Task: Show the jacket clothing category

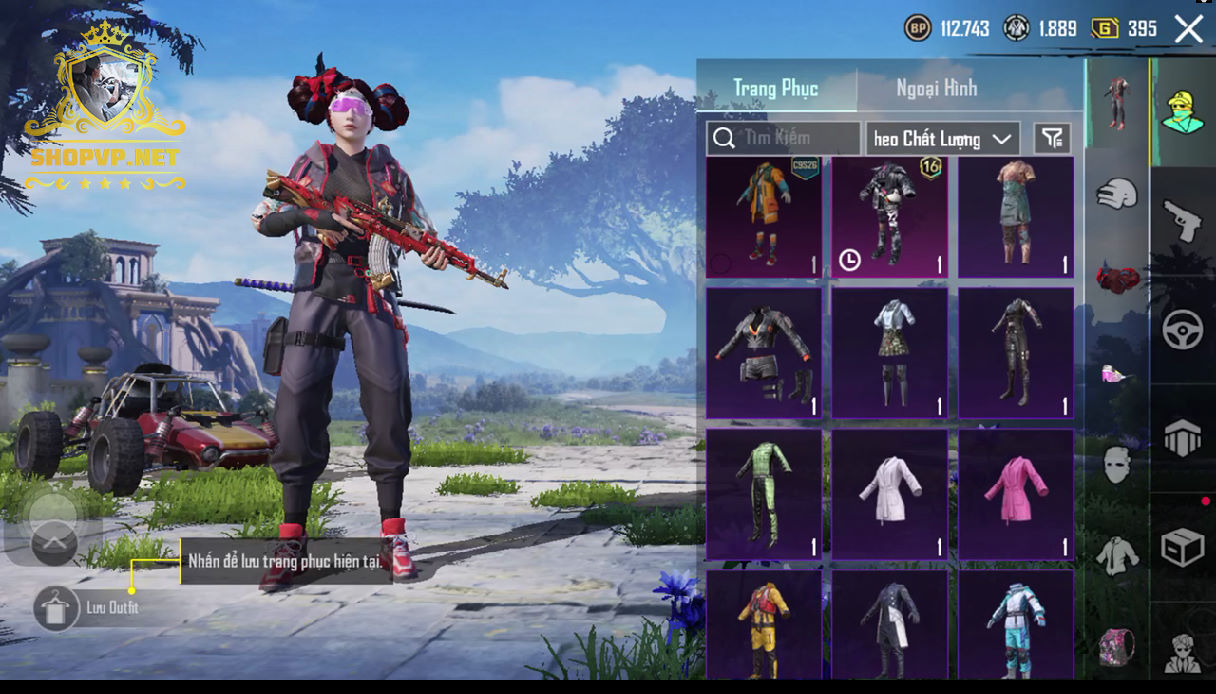Action: 1117,554
